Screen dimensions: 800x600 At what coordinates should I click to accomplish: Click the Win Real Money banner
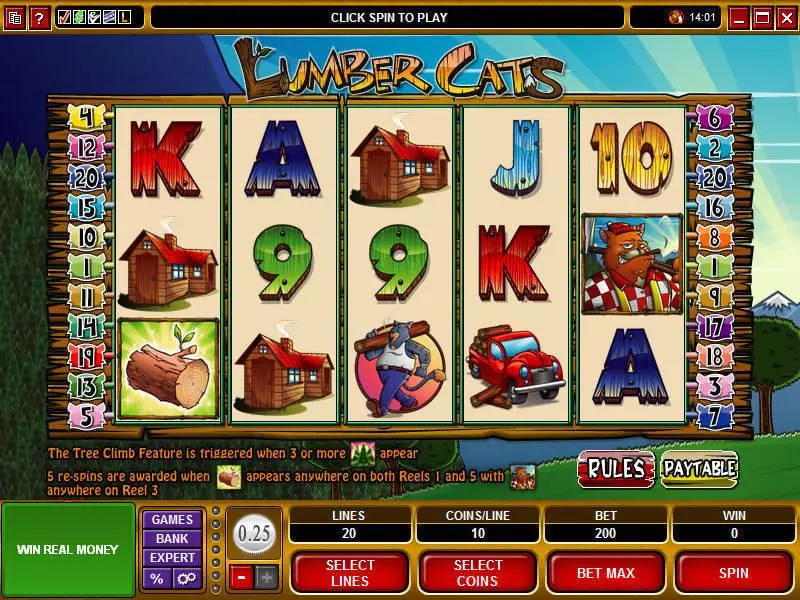(68, 549)
